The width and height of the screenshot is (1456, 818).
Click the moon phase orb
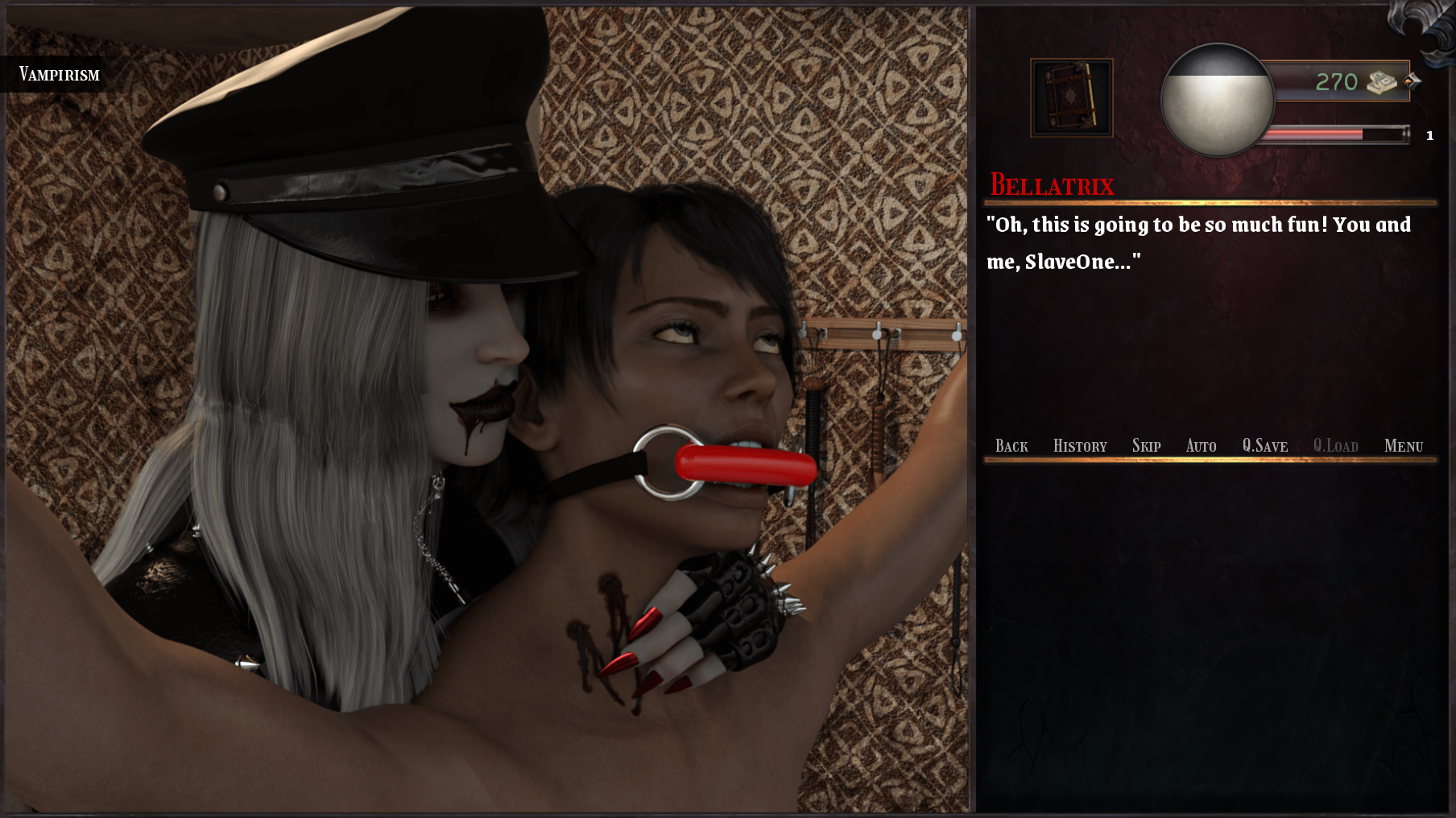1217,100
